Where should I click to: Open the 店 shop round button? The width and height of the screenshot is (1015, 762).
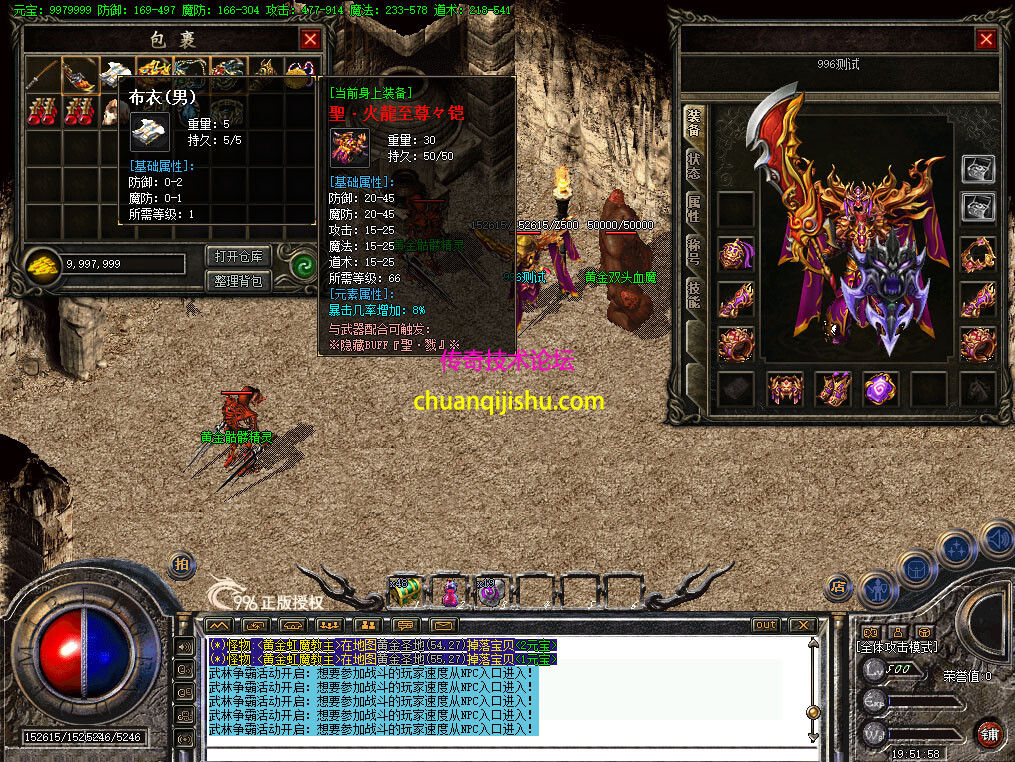coord(839,586)
